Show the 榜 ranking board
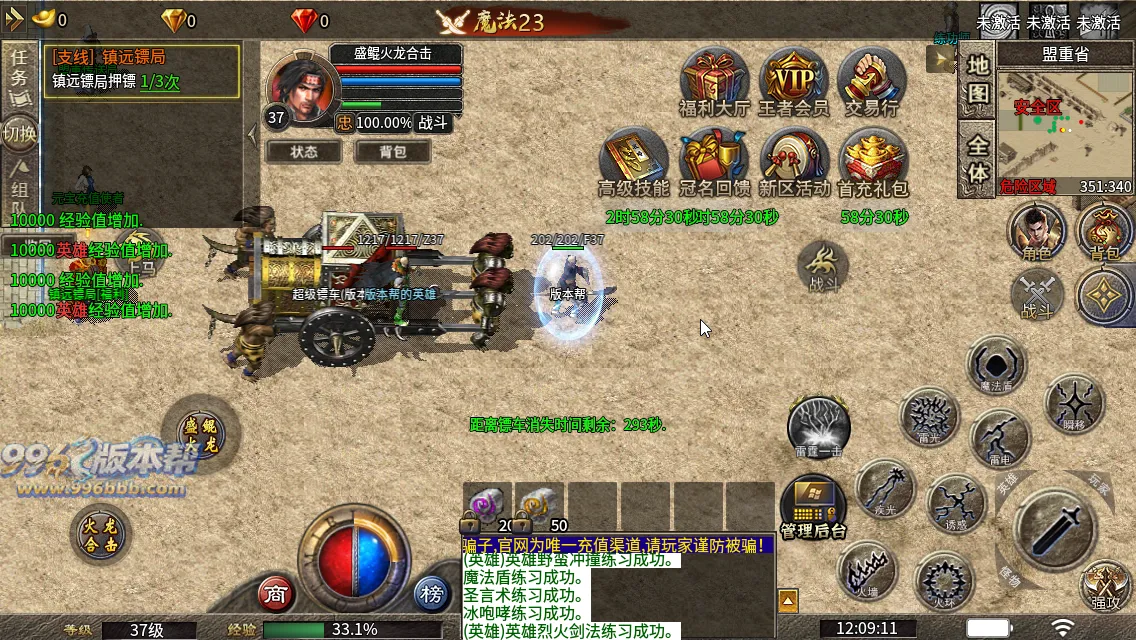 pyautogui.click(x=431, y=594)
